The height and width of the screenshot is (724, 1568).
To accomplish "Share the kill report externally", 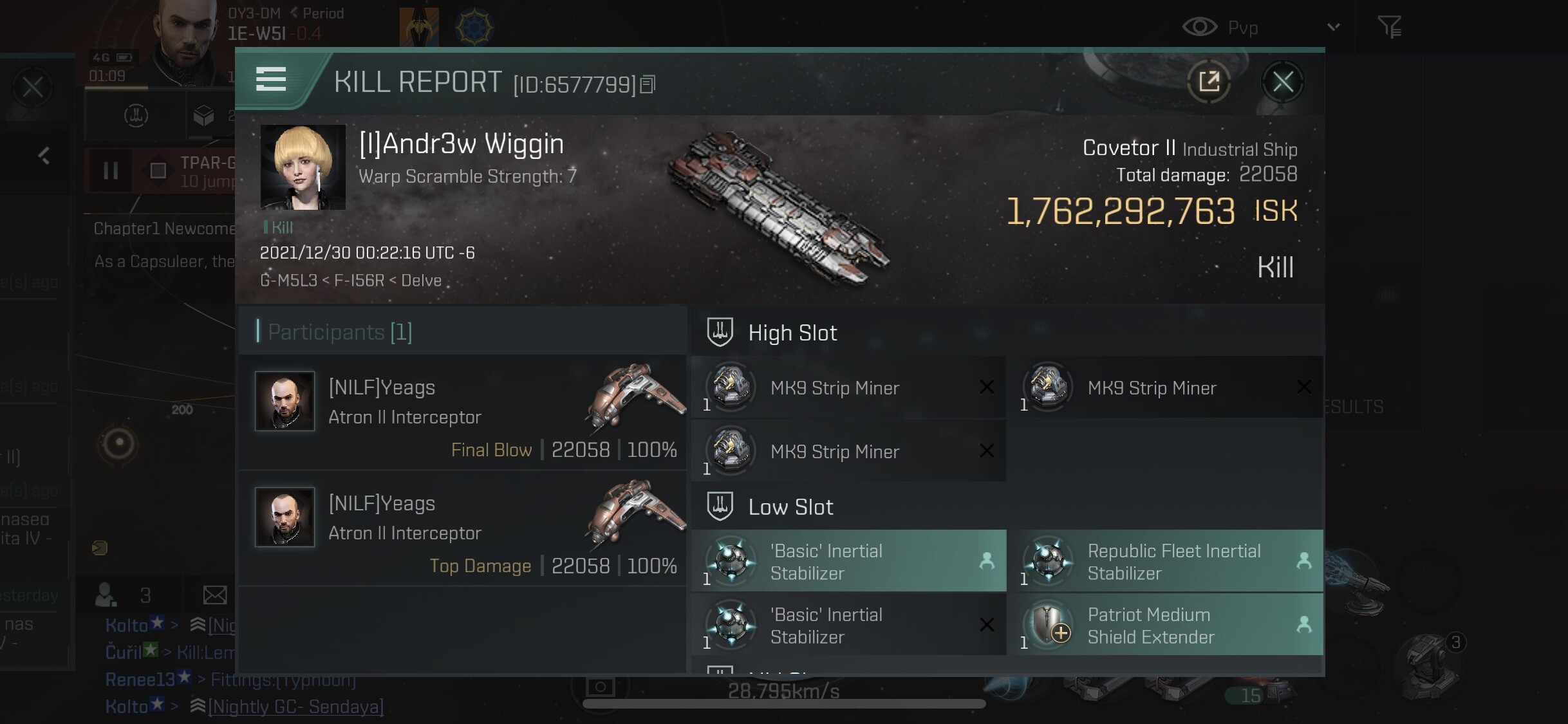I will tap(1209, 82).
